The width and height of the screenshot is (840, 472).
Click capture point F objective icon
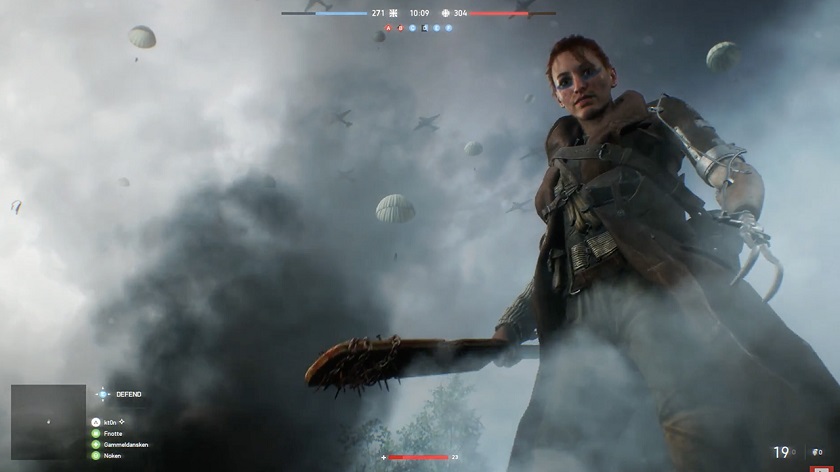[x=448, y=28]
